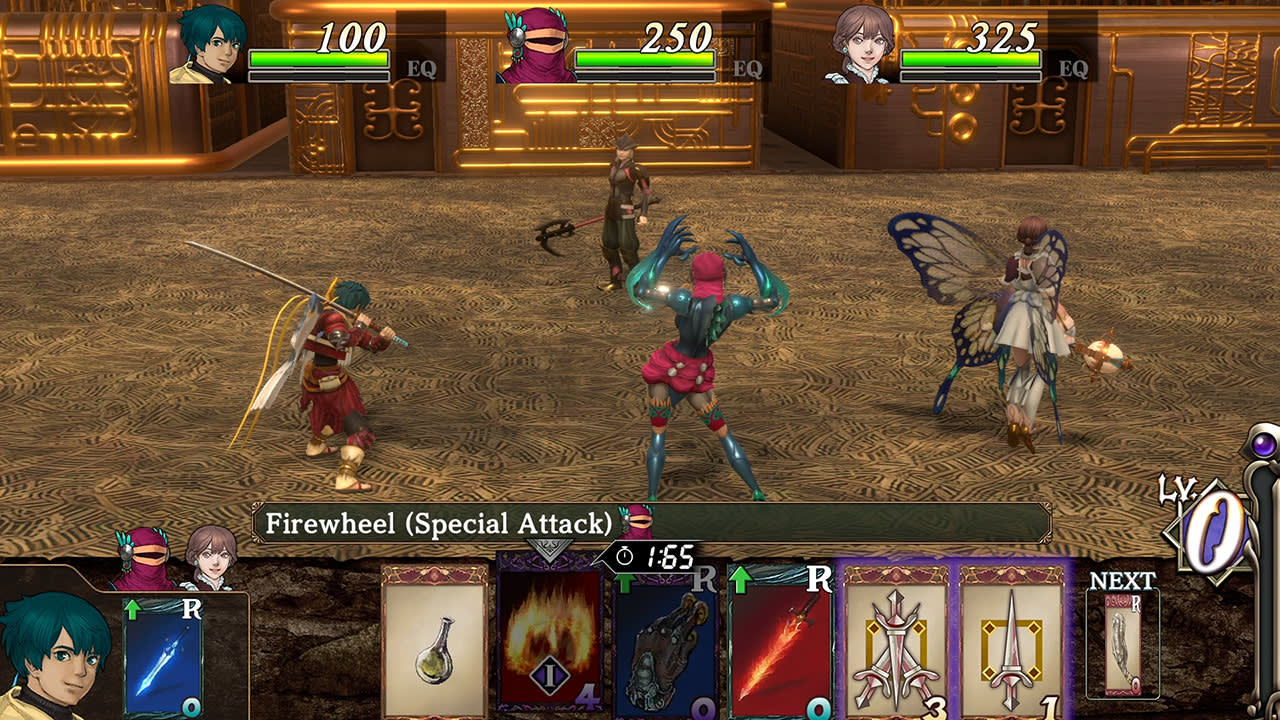Click the brown-haired woman's portrait with 325 HP
The width and height of the screenshot is (1280, 720).
click(862, 45)
